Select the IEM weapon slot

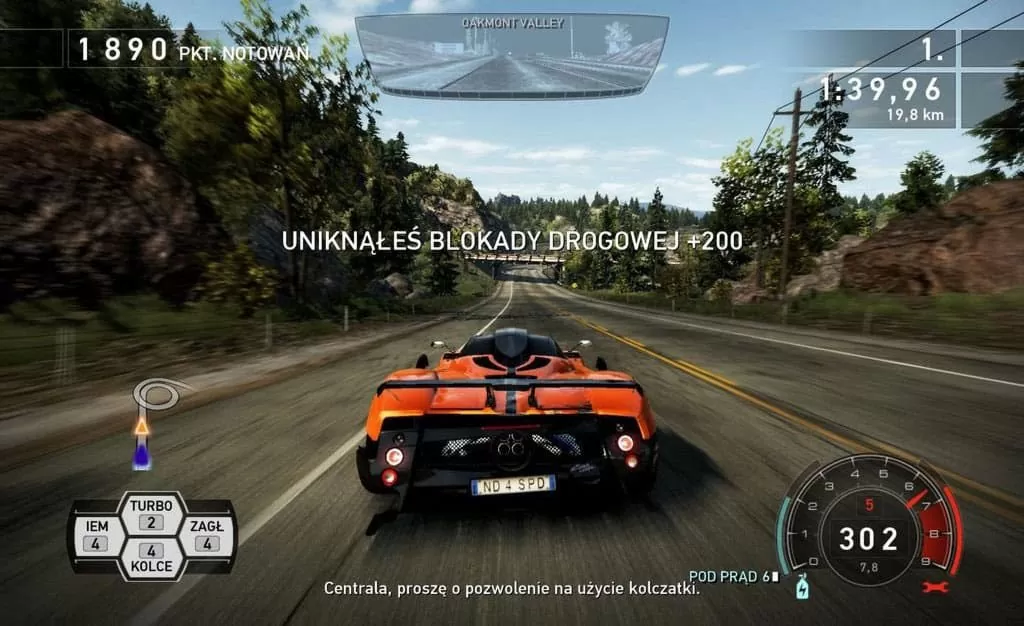[96, 536]
